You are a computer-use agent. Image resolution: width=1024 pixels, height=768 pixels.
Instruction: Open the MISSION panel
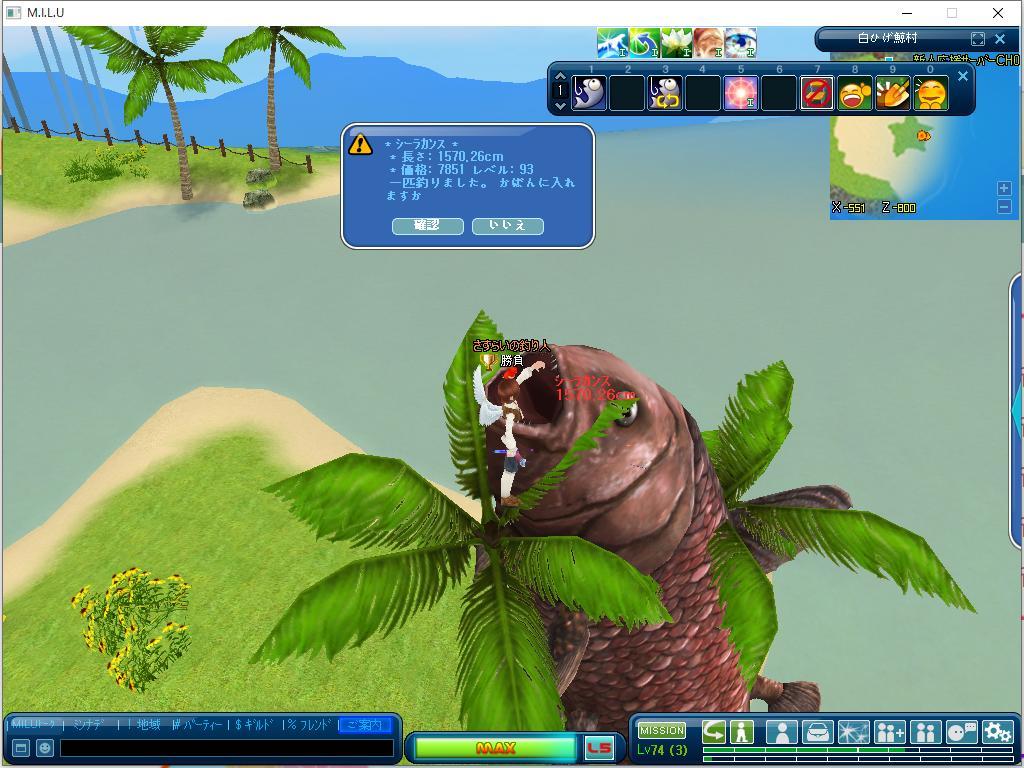(662, 730)
